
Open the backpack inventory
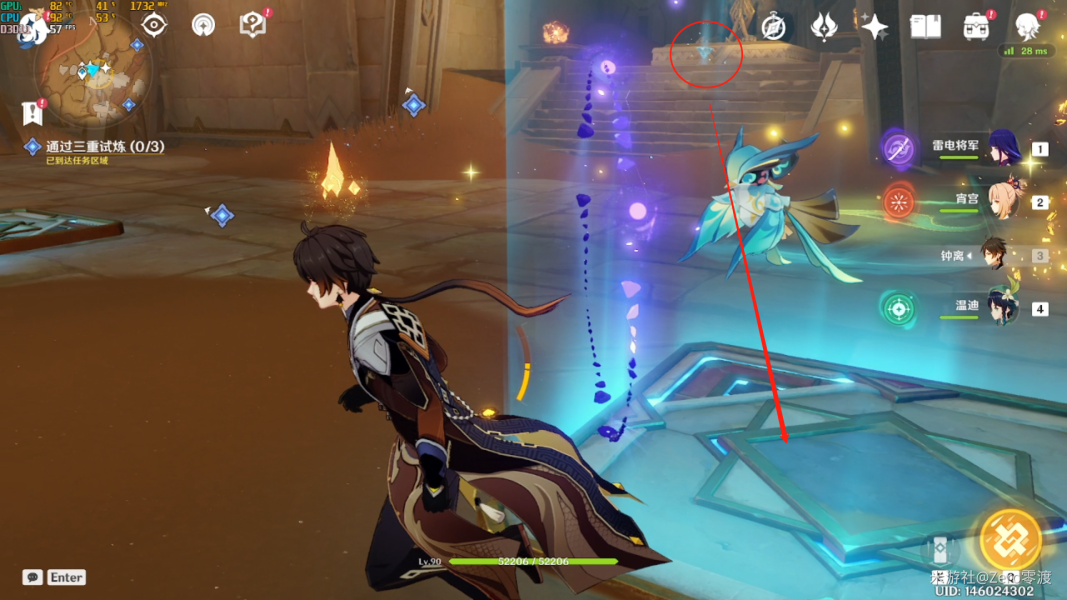coord(976,27)
